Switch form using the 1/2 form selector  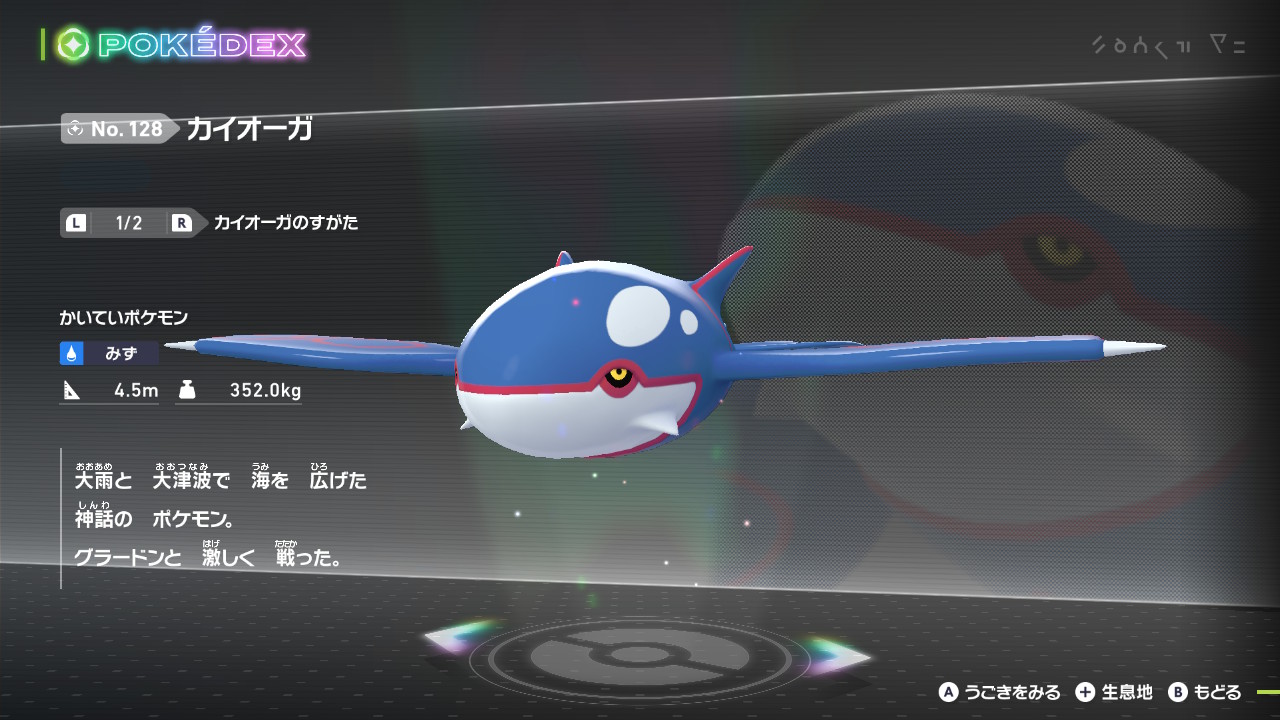point(129,223)
